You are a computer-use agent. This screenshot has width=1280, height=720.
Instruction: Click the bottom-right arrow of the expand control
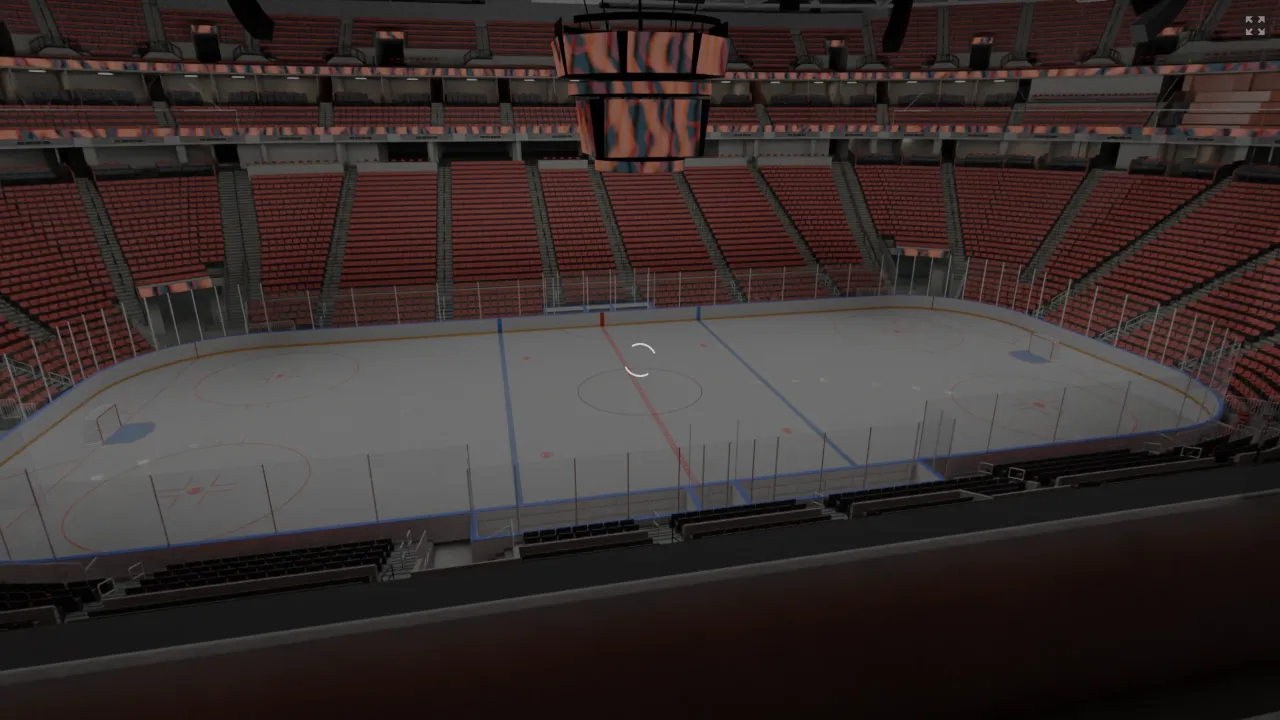(1261, 31)
